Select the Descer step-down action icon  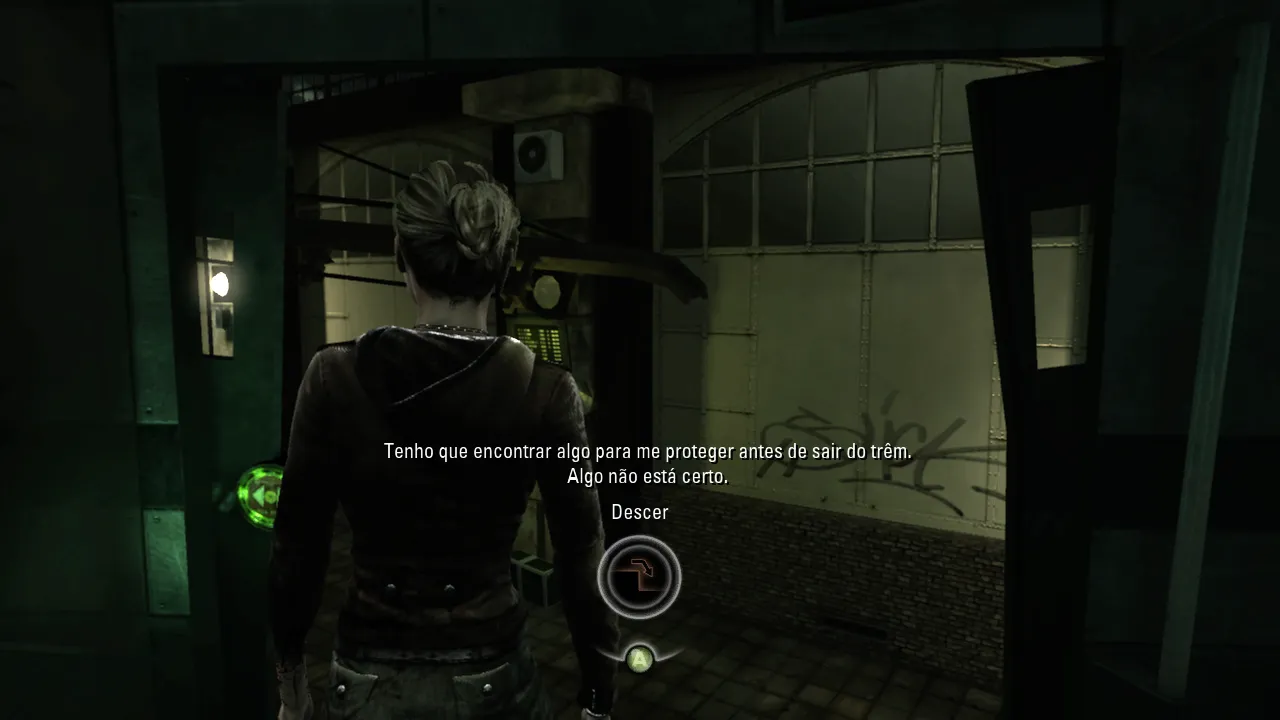click(x=639, y=577)
